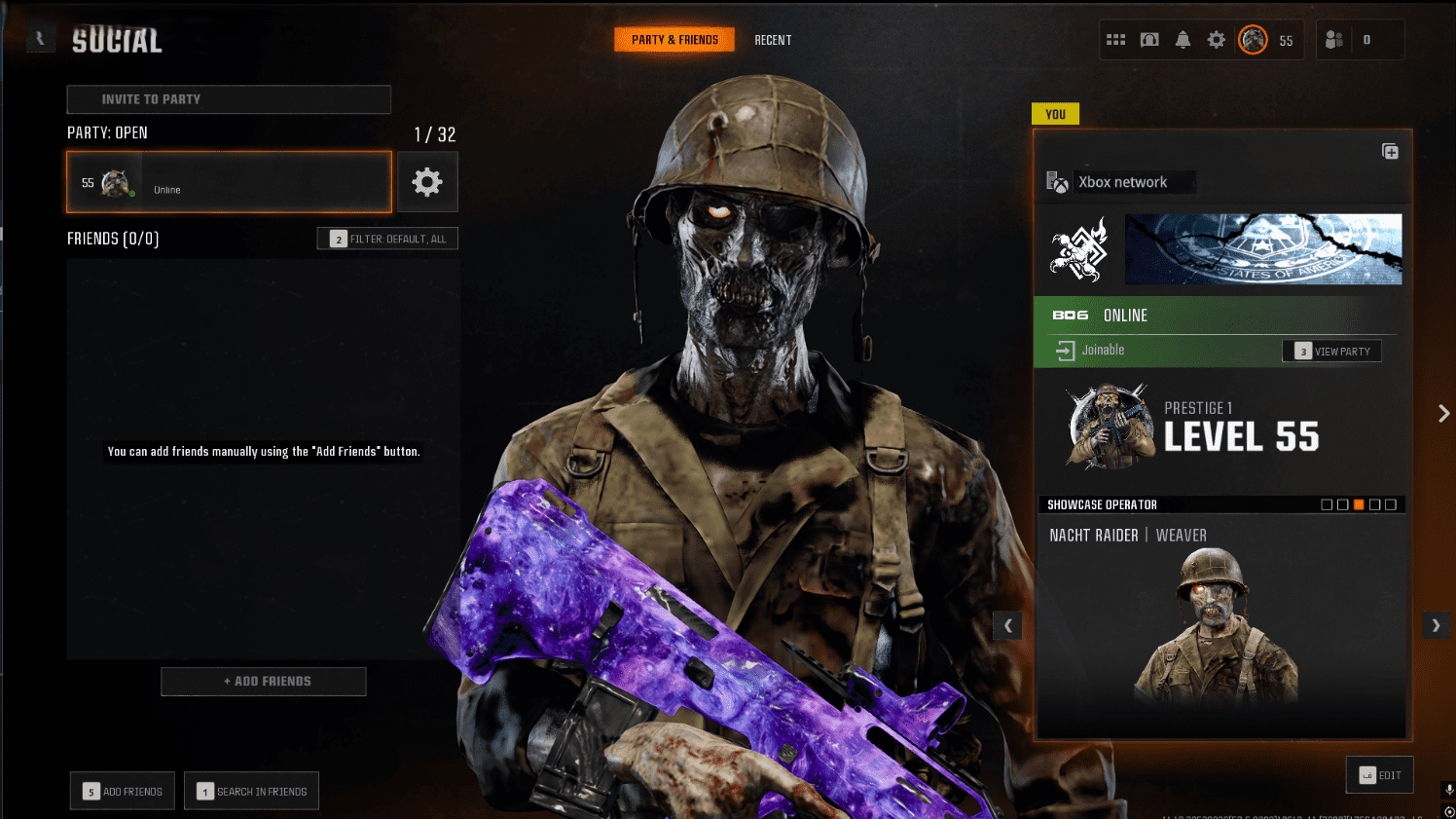Collapse the operator view using left chevron
Viewport: 1456px width, 819px height.
[1007, 625]
